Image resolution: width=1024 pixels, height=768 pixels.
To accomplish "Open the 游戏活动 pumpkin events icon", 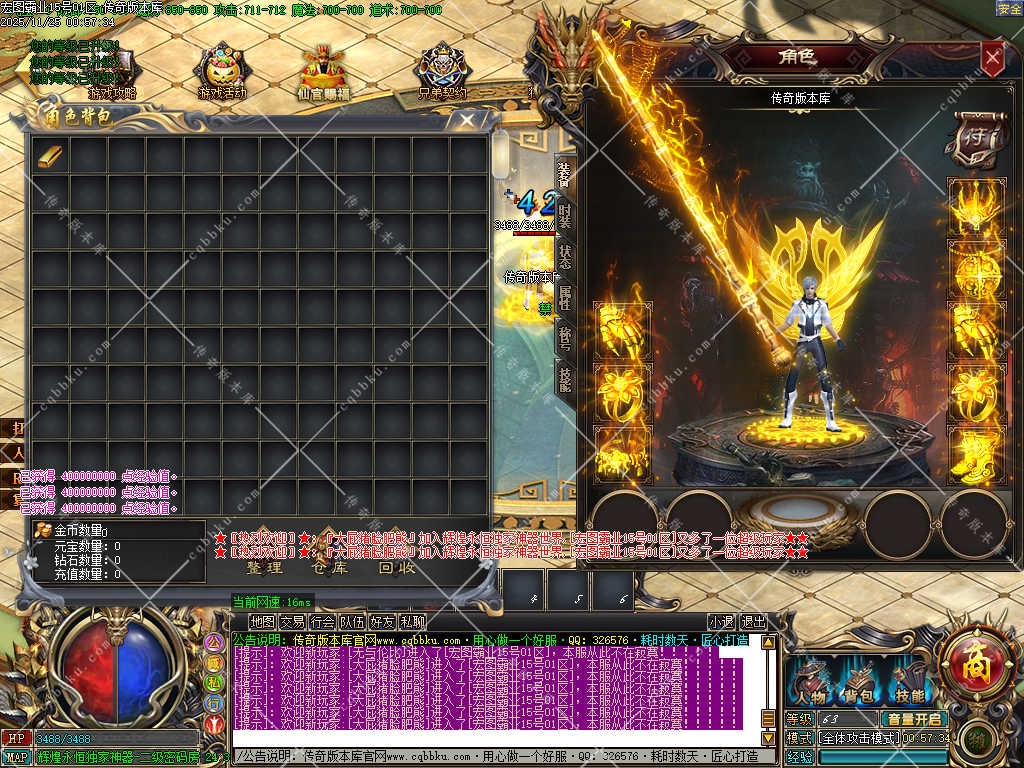I will [x=222, y=72].
